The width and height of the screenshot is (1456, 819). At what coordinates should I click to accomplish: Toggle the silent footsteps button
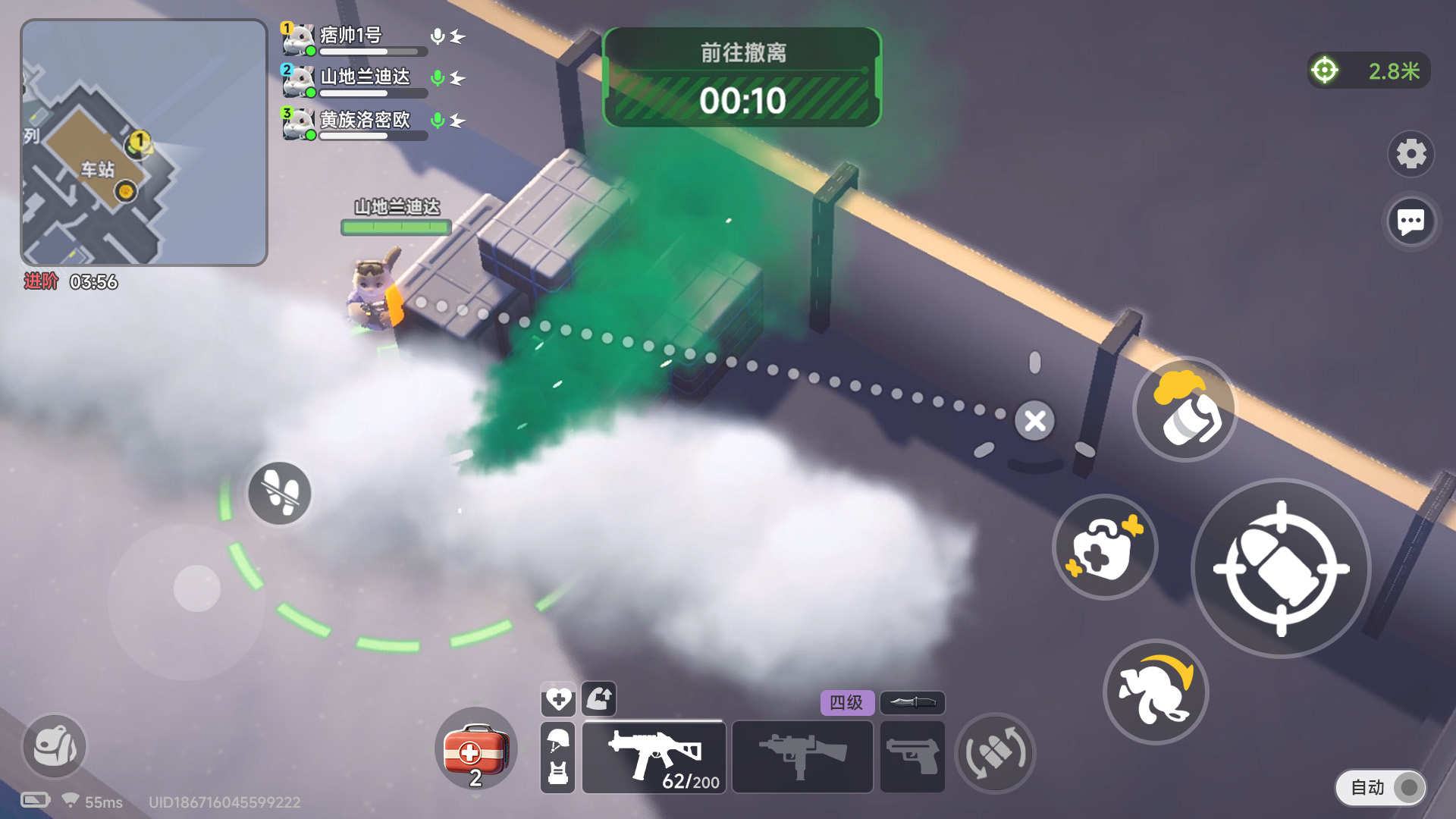coord(279,494)
